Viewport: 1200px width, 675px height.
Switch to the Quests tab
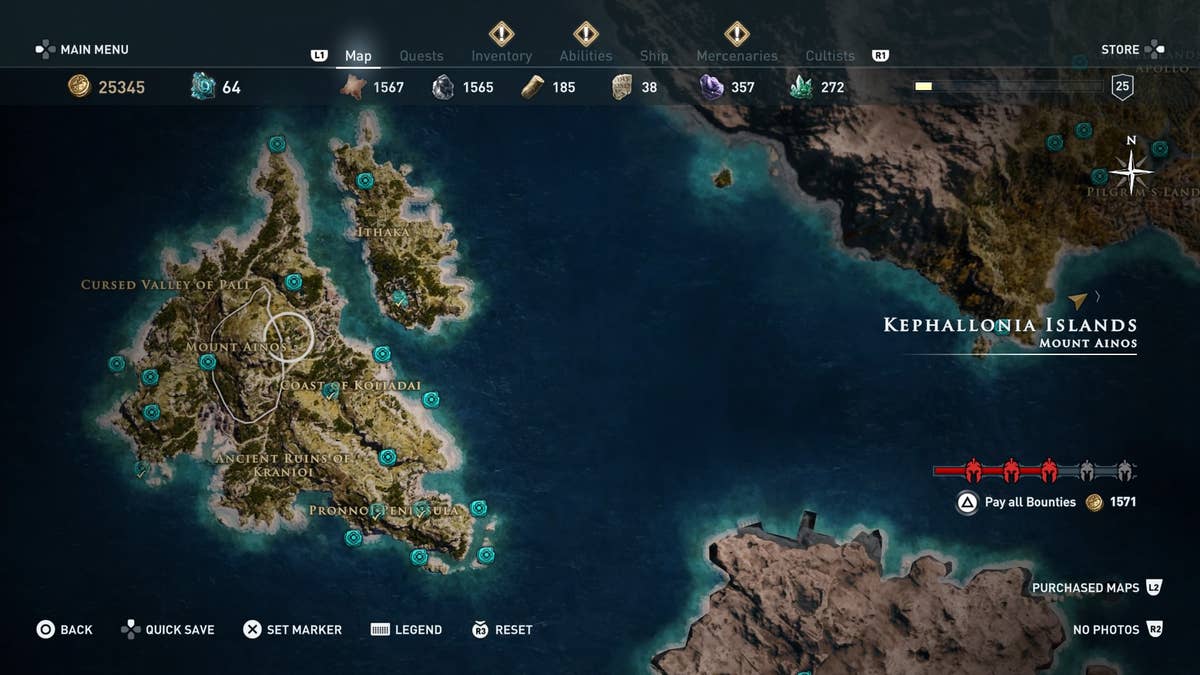[421, 56]
